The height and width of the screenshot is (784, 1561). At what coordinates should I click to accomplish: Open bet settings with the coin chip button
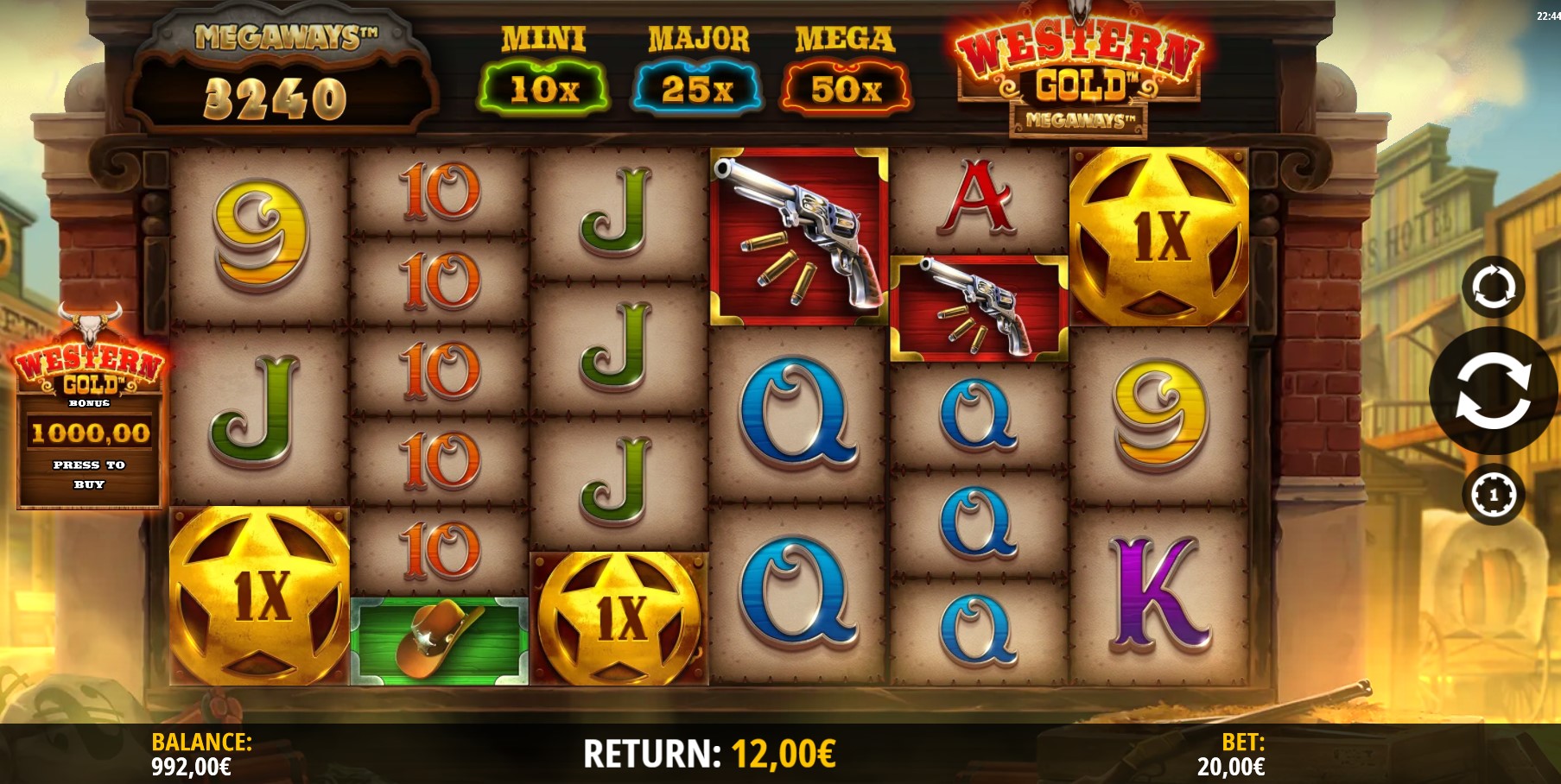coord(1493,495)
